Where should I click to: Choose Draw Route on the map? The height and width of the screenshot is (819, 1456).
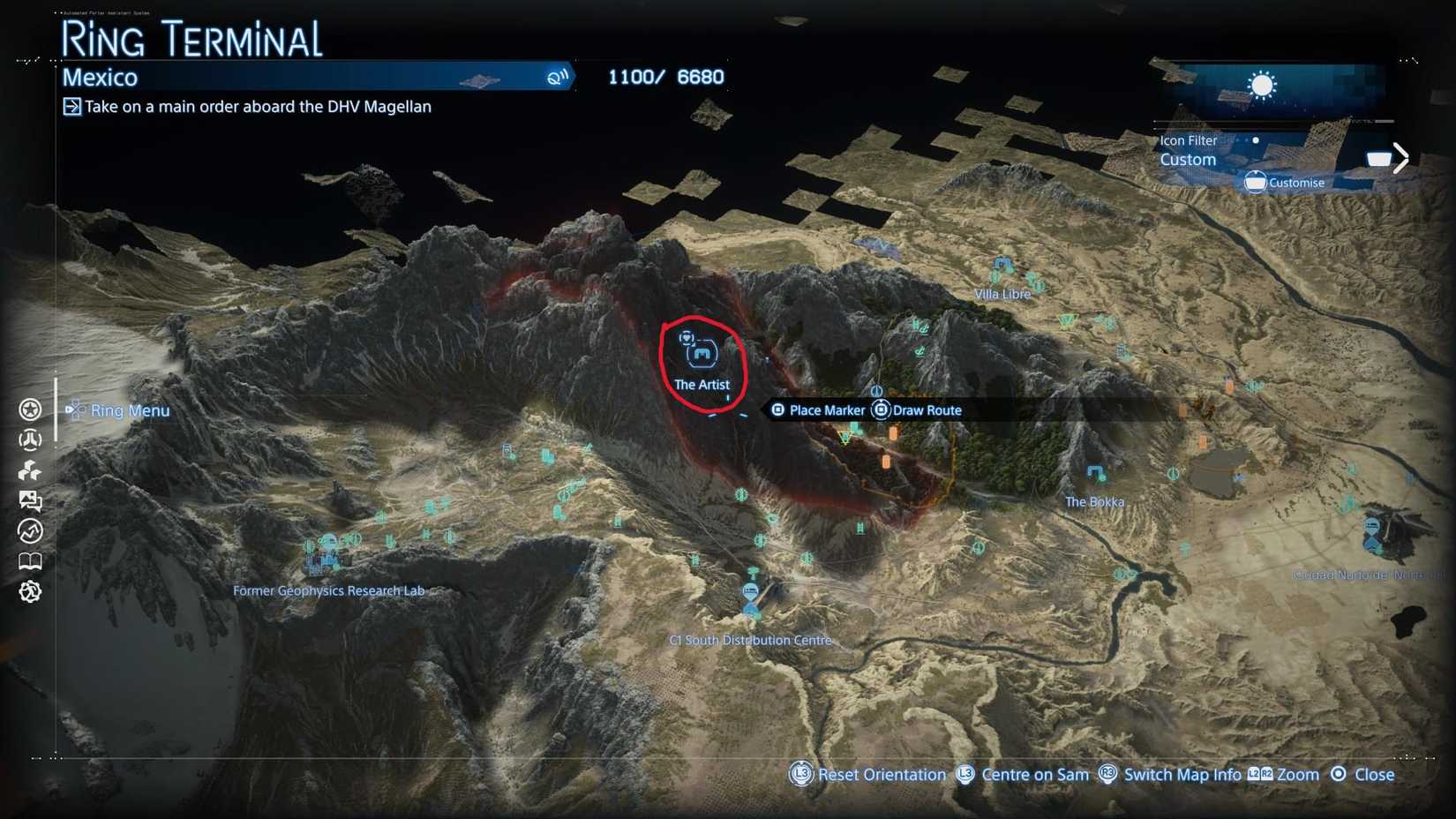928,409
